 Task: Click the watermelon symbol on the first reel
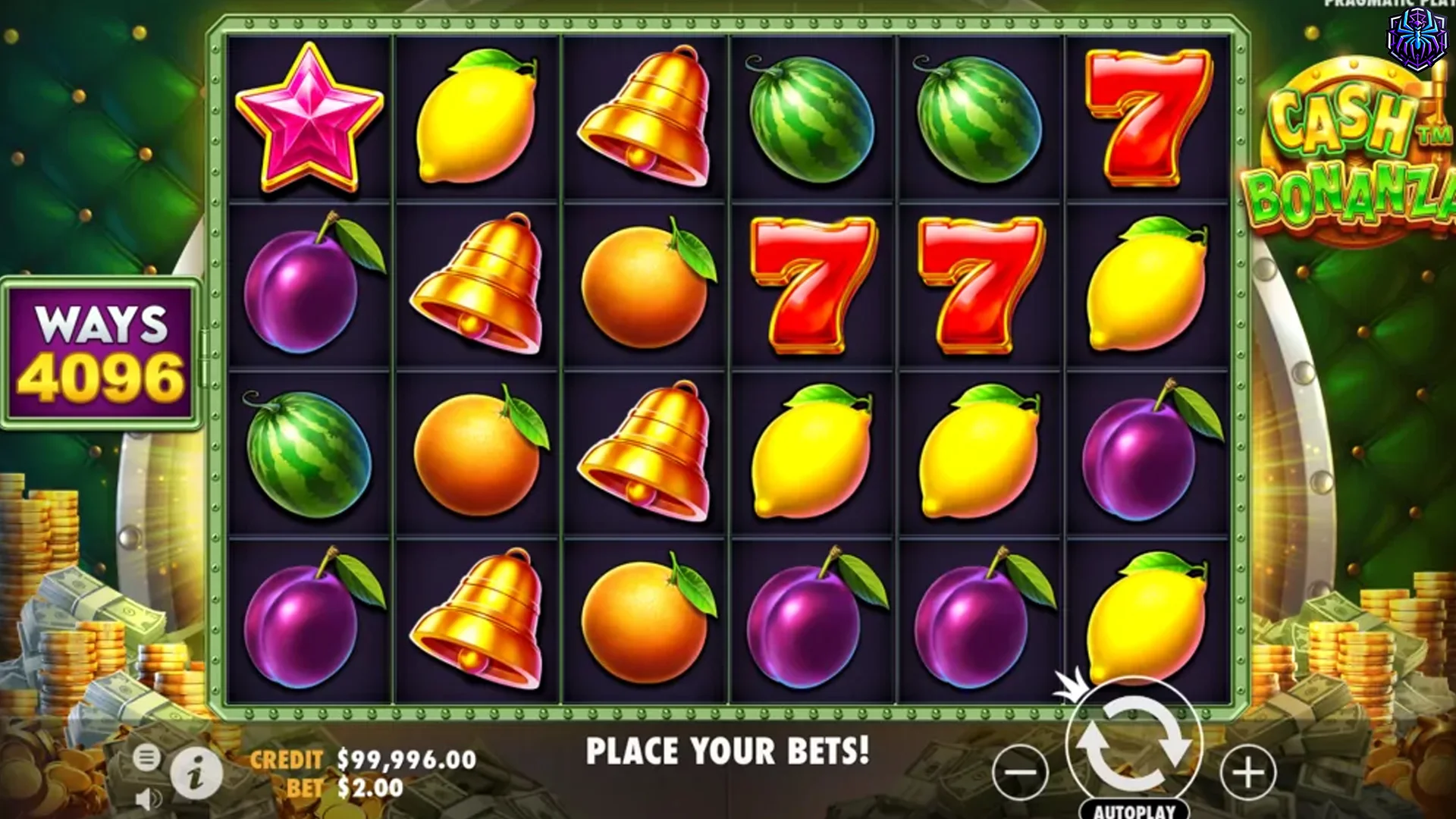point(307,455)
